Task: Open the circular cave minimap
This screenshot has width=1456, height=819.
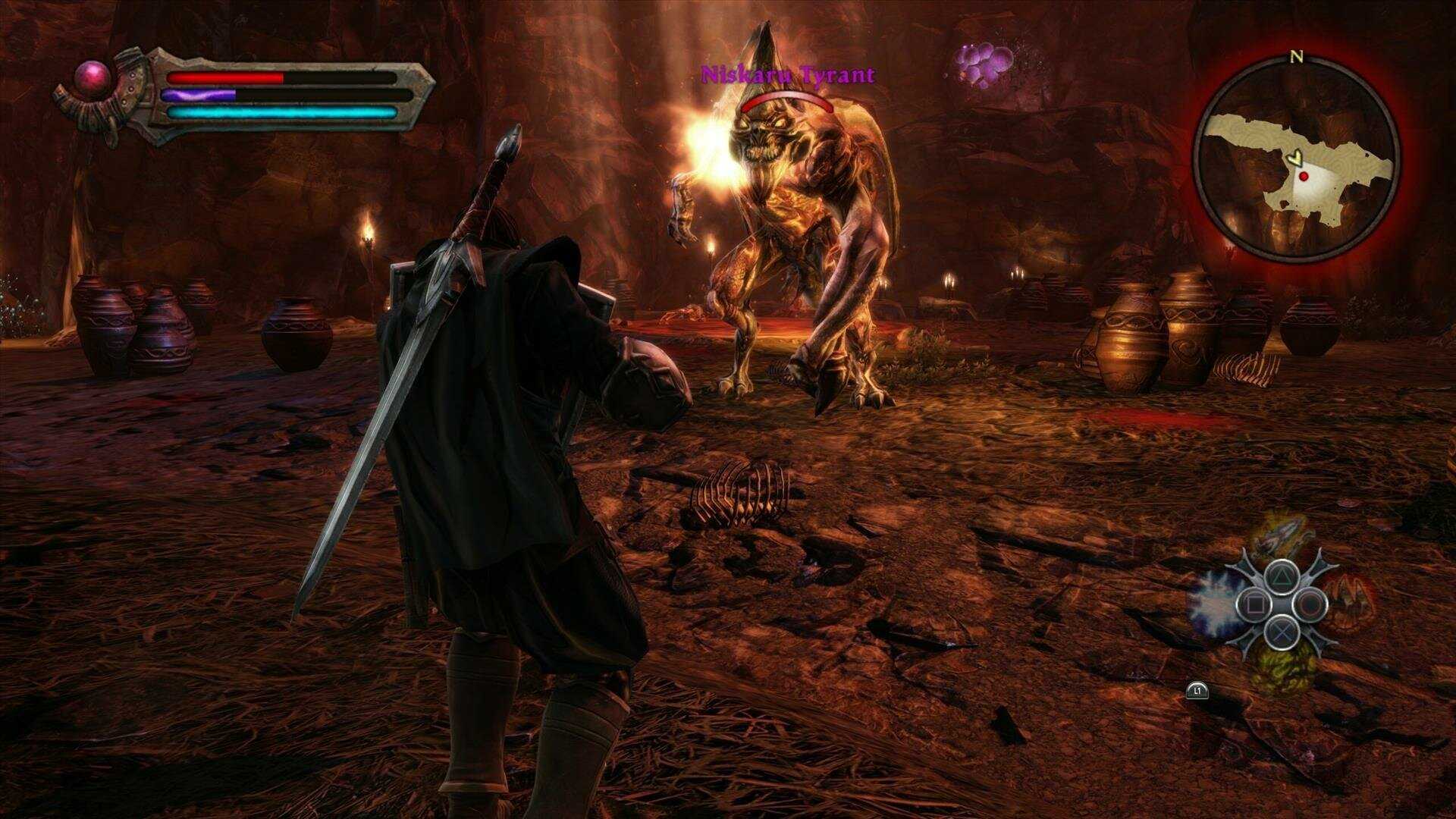Action: [1296, 160]
